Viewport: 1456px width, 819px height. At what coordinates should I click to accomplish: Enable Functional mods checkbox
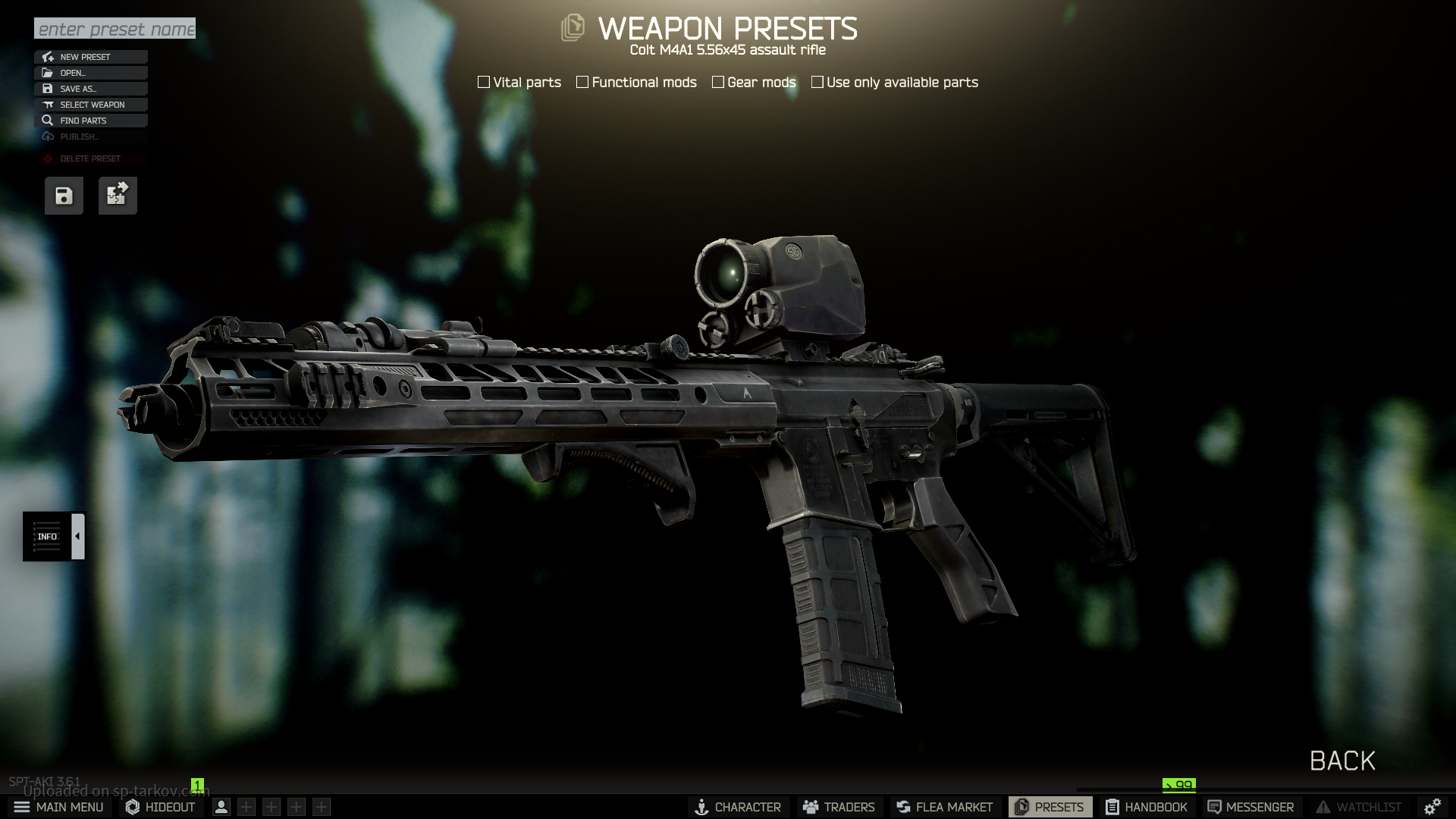[x=582, y=82]
